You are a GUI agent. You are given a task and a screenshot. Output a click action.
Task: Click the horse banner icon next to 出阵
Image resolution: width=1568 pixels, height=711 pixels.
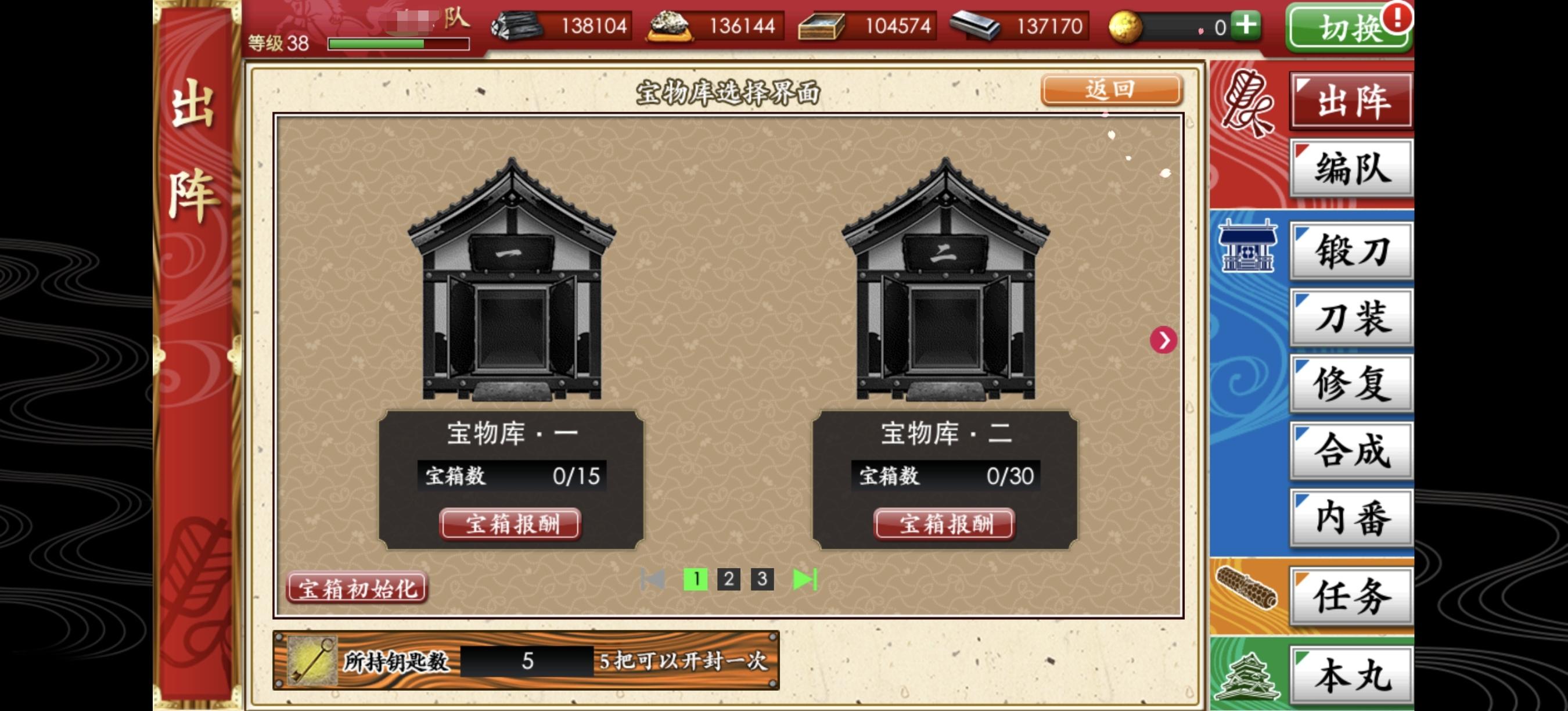point(1249,100)
